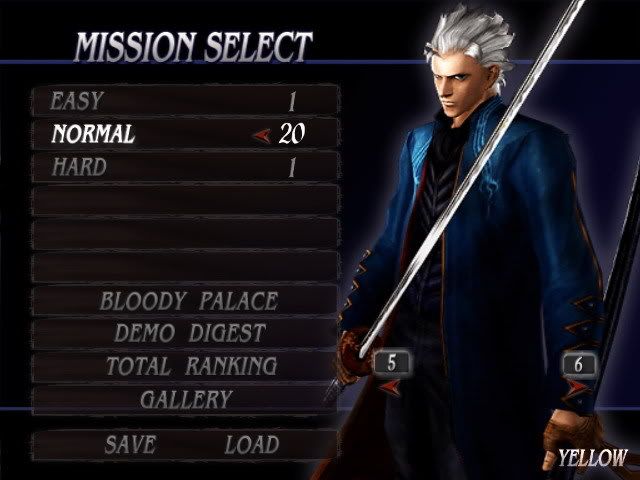Viewport: 640px width, 480px height.
Task: Click the red arrow beside mission 20
Action: click(x=262, y=135)
